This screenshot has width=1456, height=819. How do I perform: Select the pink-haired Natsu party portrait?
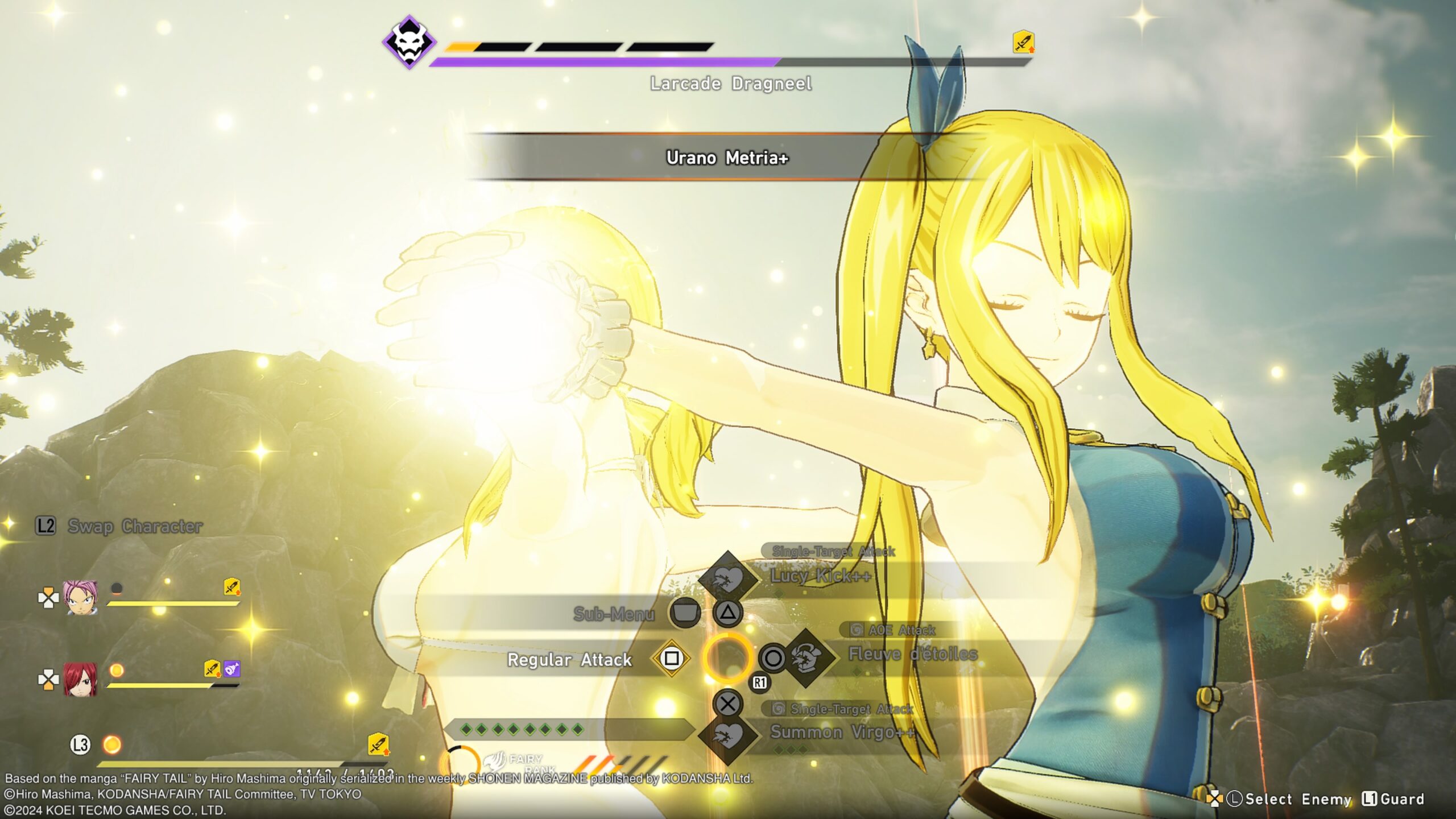[x=80, y=597]
